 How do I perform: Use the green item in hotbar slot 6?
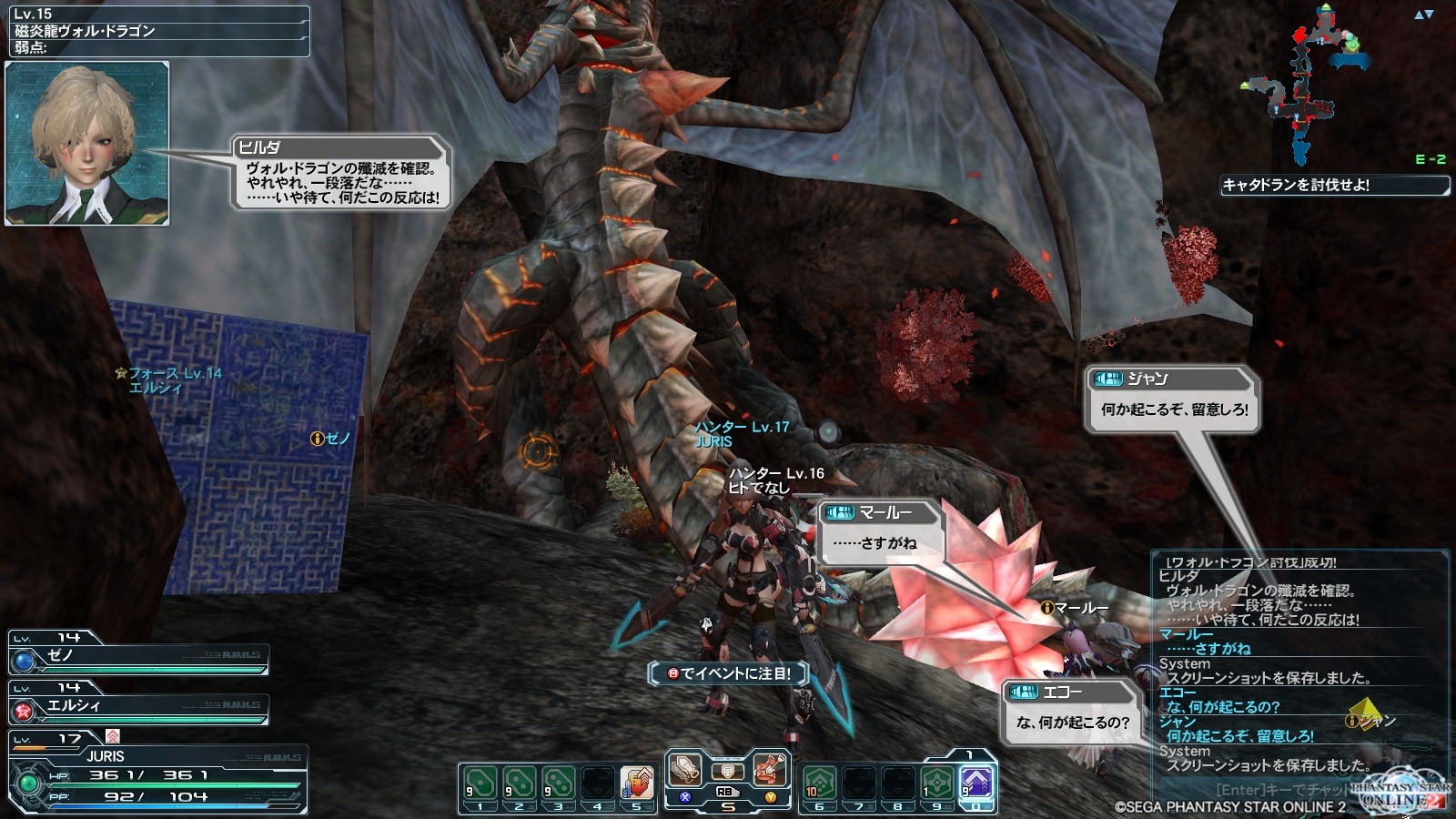click(820, 784)
